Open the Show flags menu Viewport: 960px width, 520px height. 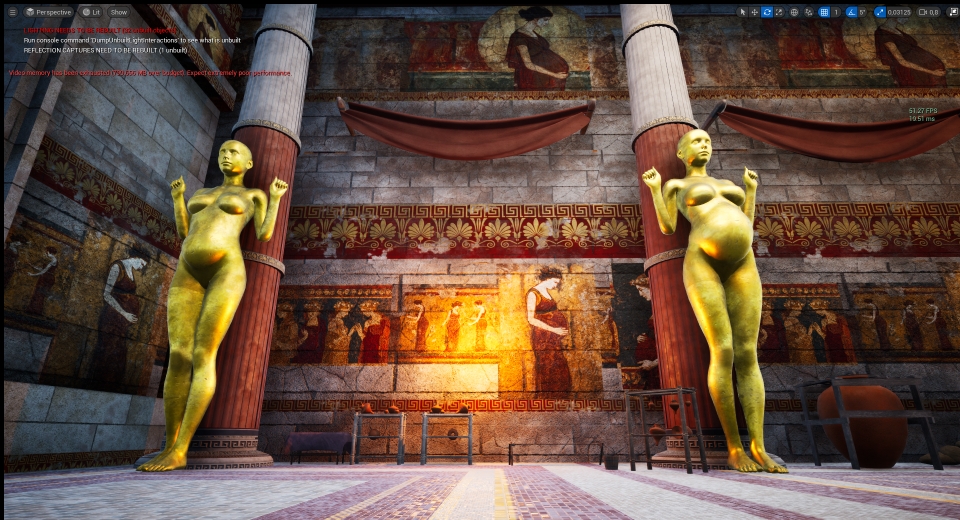pyautogui.click(x=119, y=12)
